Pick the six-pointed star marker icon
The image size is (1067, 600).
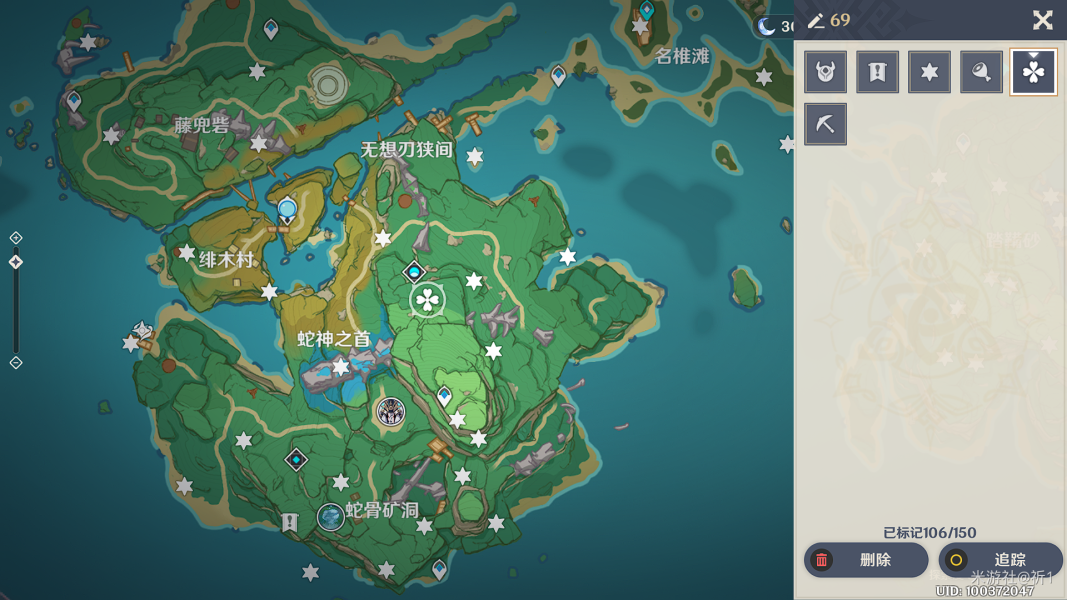click(x=929, y=72)
